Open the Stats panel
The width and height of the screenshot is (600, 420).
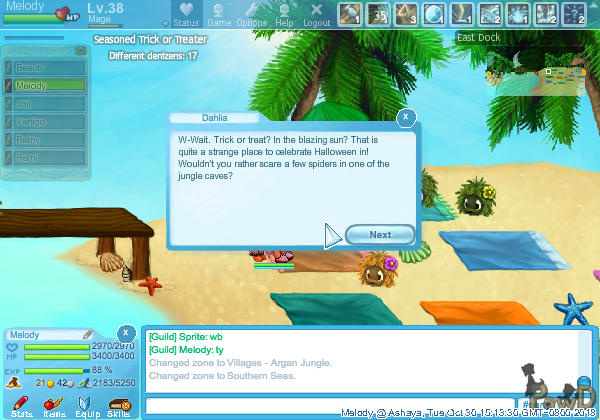[22, 406]
